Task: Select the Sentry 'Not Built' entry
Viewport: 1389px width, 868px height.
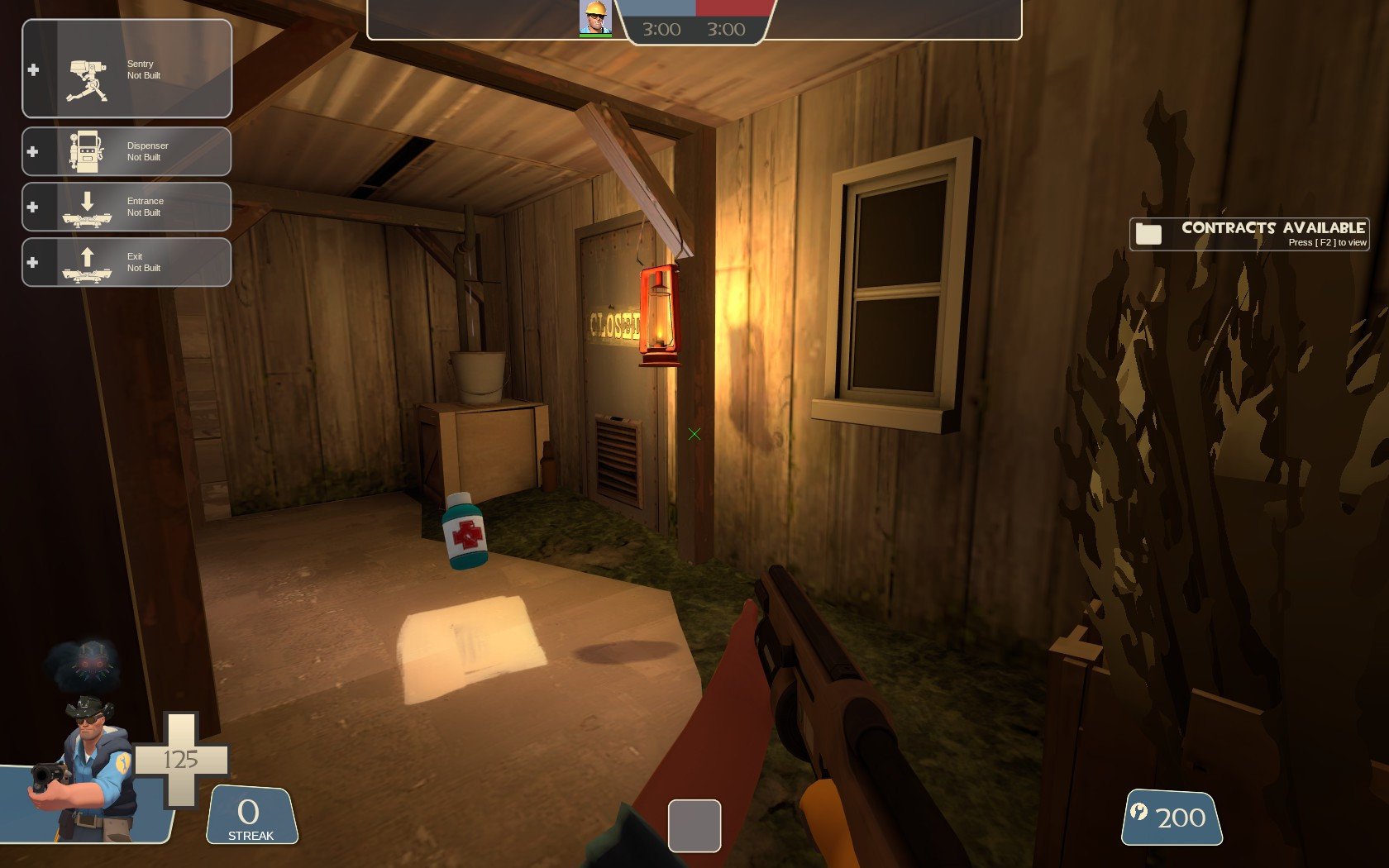Action: tap(146, 69)
